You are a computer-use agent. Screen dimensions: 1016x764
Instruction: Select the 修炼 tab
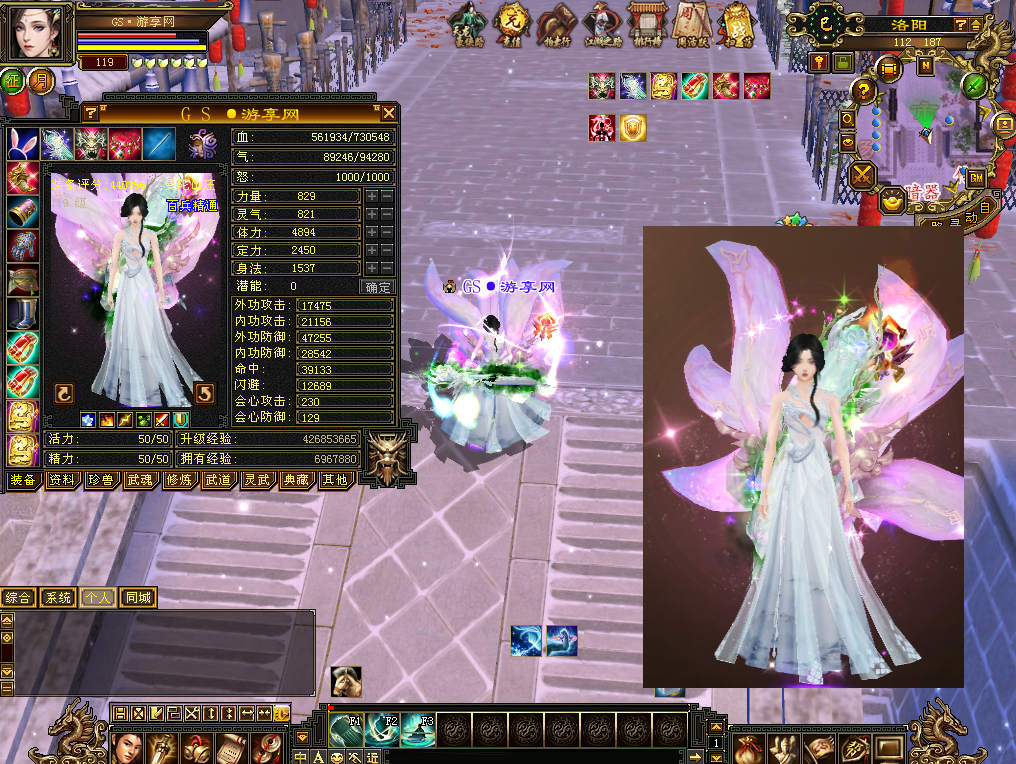pos(177,480)
